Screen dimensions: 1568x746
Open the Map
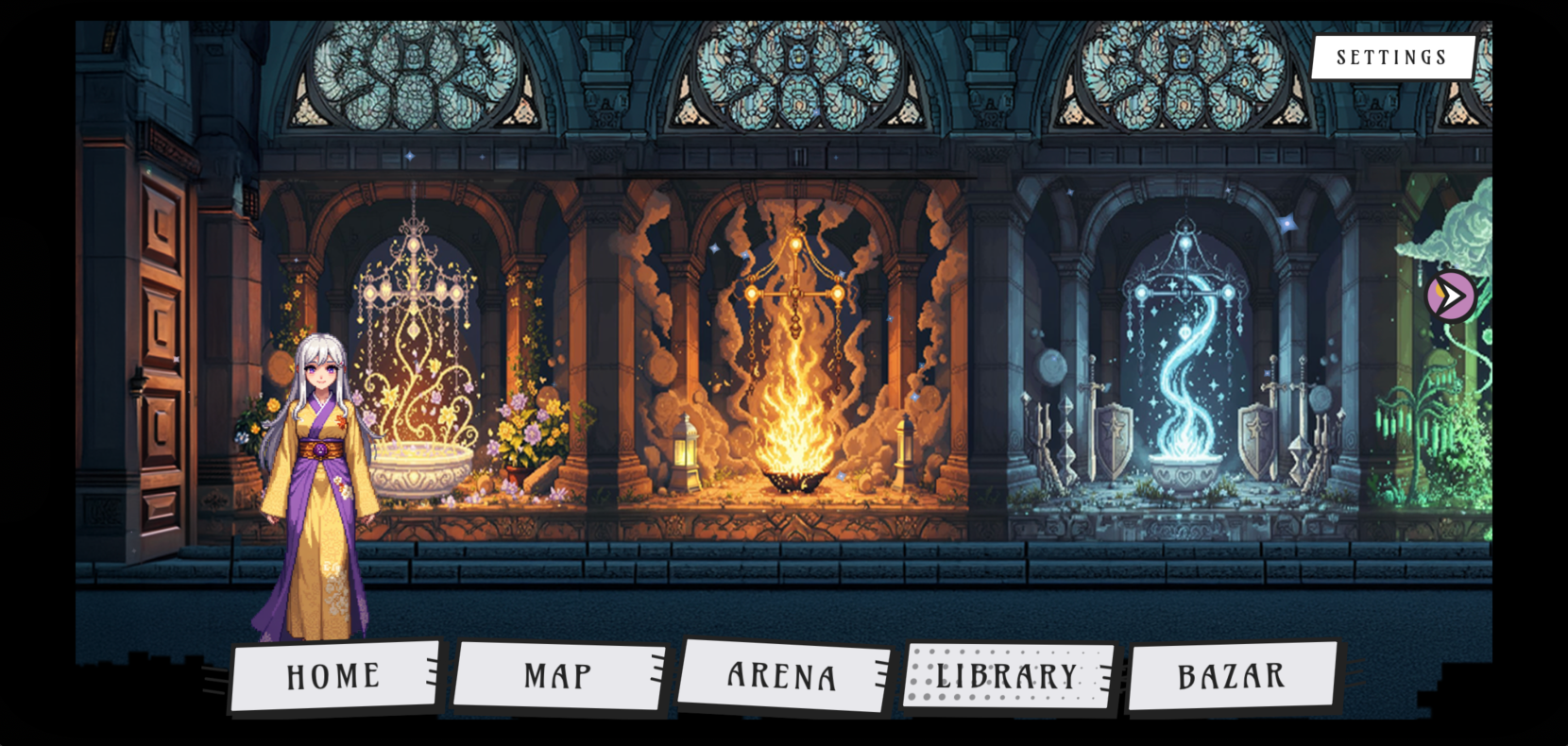[x=558, y=676]
